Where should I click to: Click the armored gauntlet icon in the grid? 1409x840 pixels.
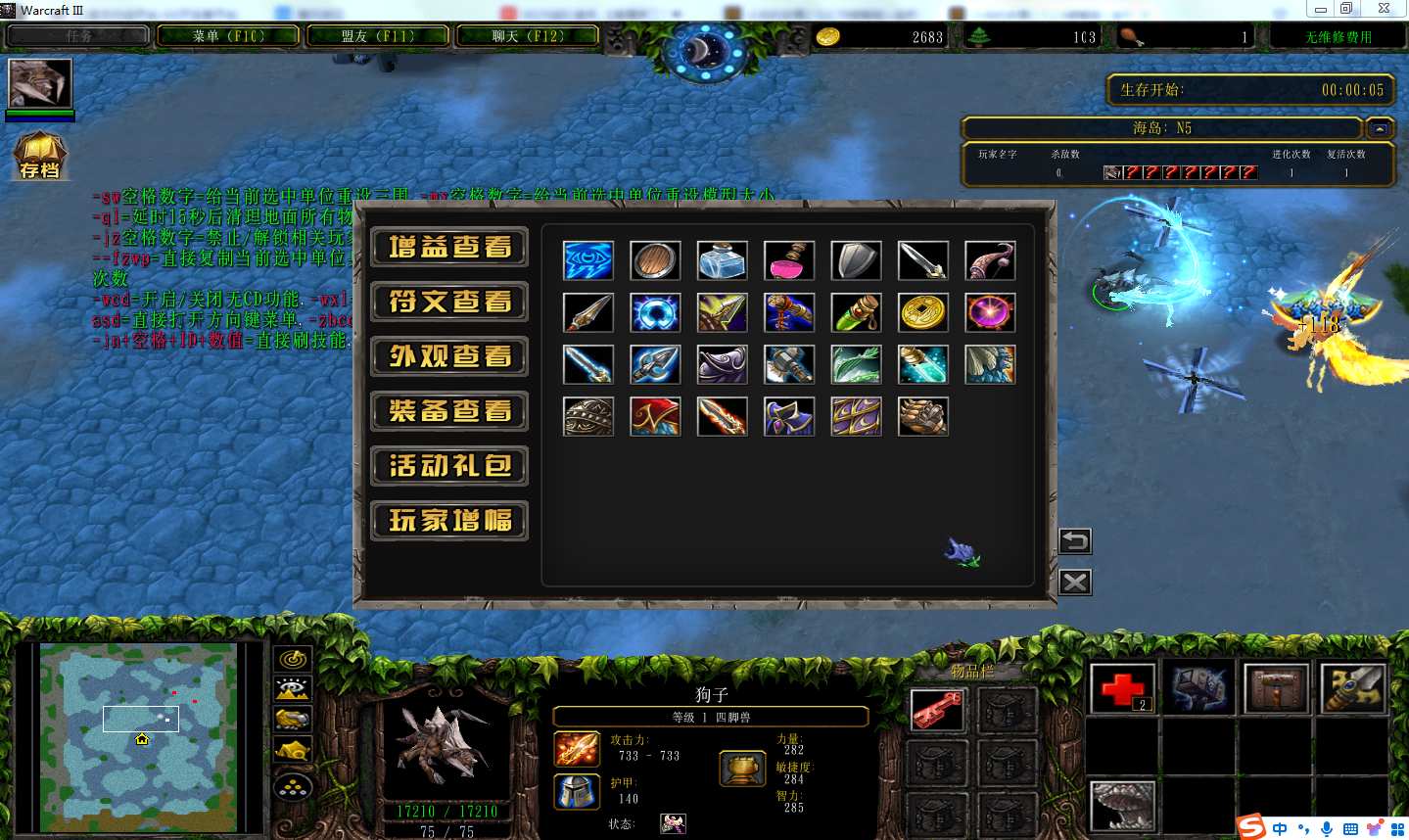pyautogui.click(x=922, y=417)
